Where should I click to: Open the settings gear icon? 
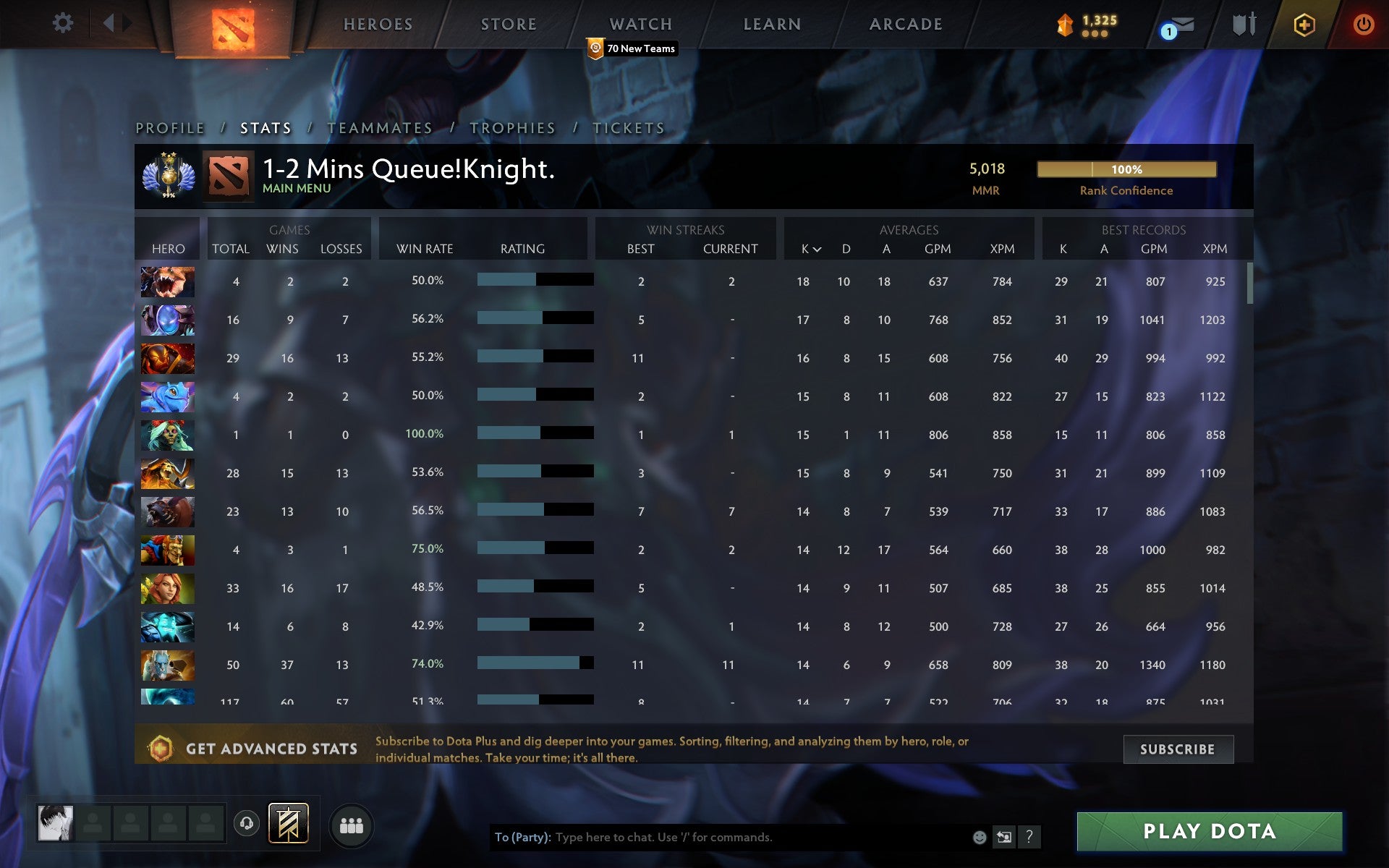63,23
